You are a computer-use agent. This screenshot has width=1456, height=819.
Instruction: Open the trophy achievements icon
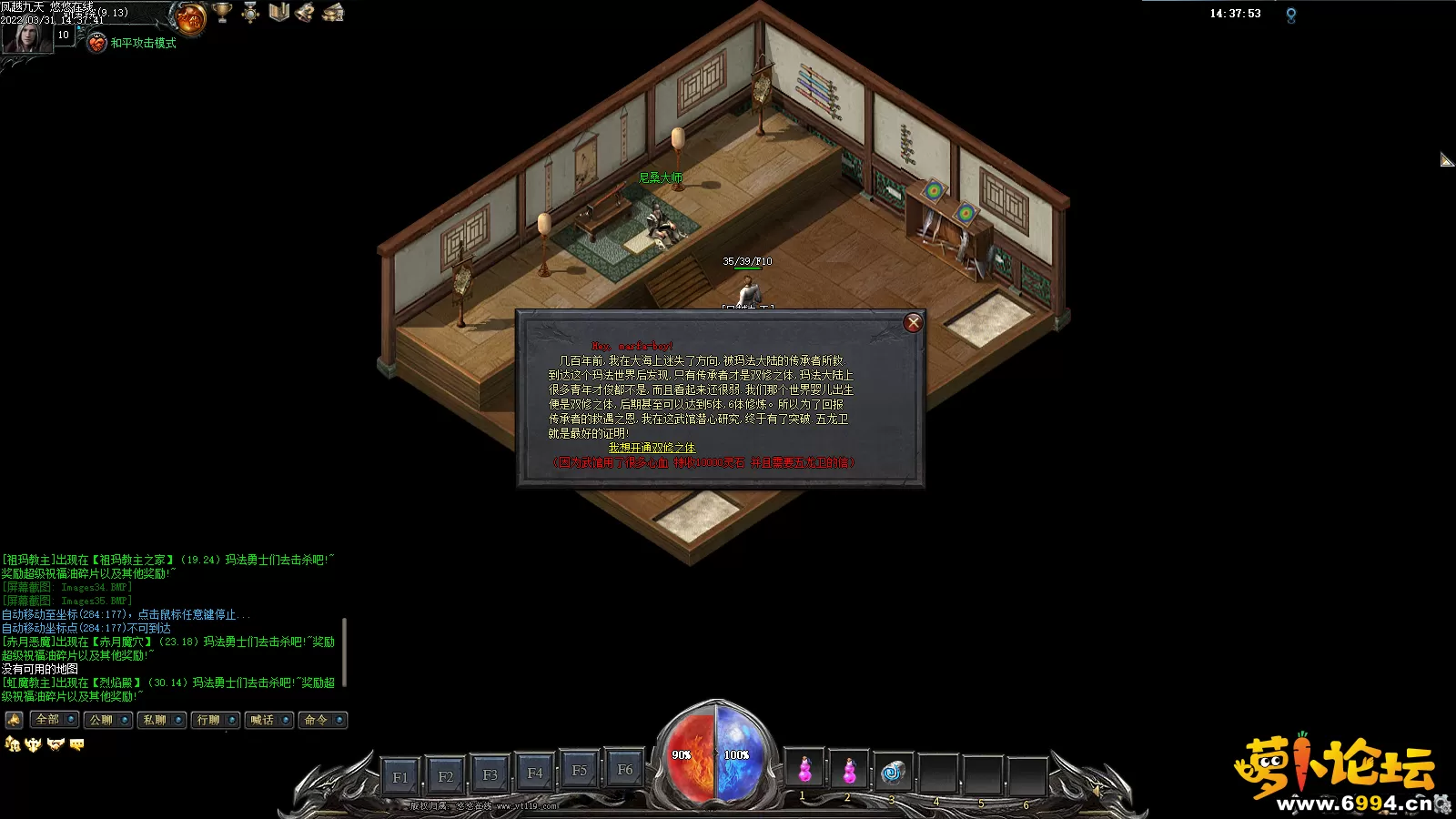coord(222,13)
